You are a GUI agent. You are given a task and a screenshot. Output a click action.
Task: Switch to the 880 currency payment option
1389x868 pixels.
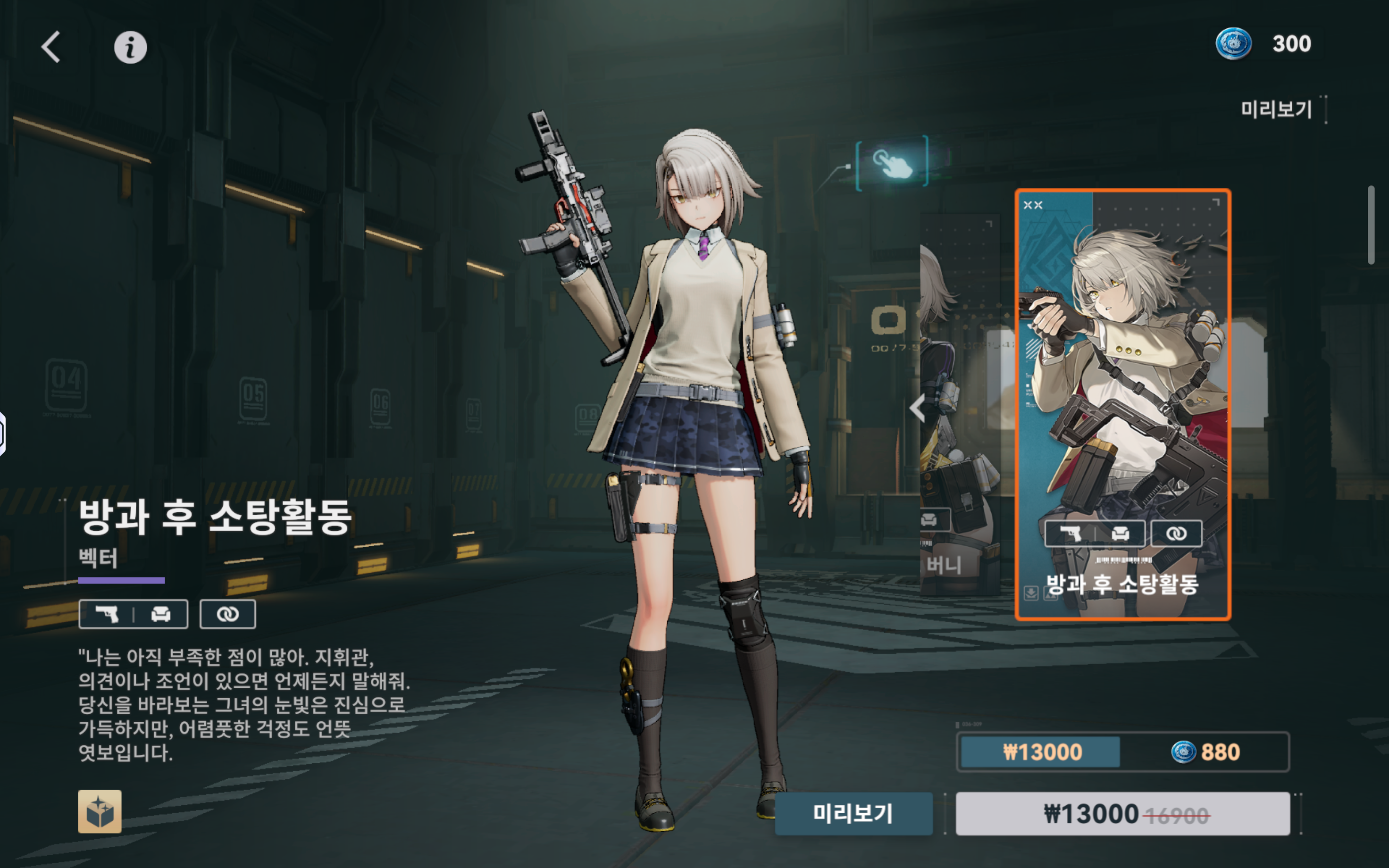pos(1205,752)
